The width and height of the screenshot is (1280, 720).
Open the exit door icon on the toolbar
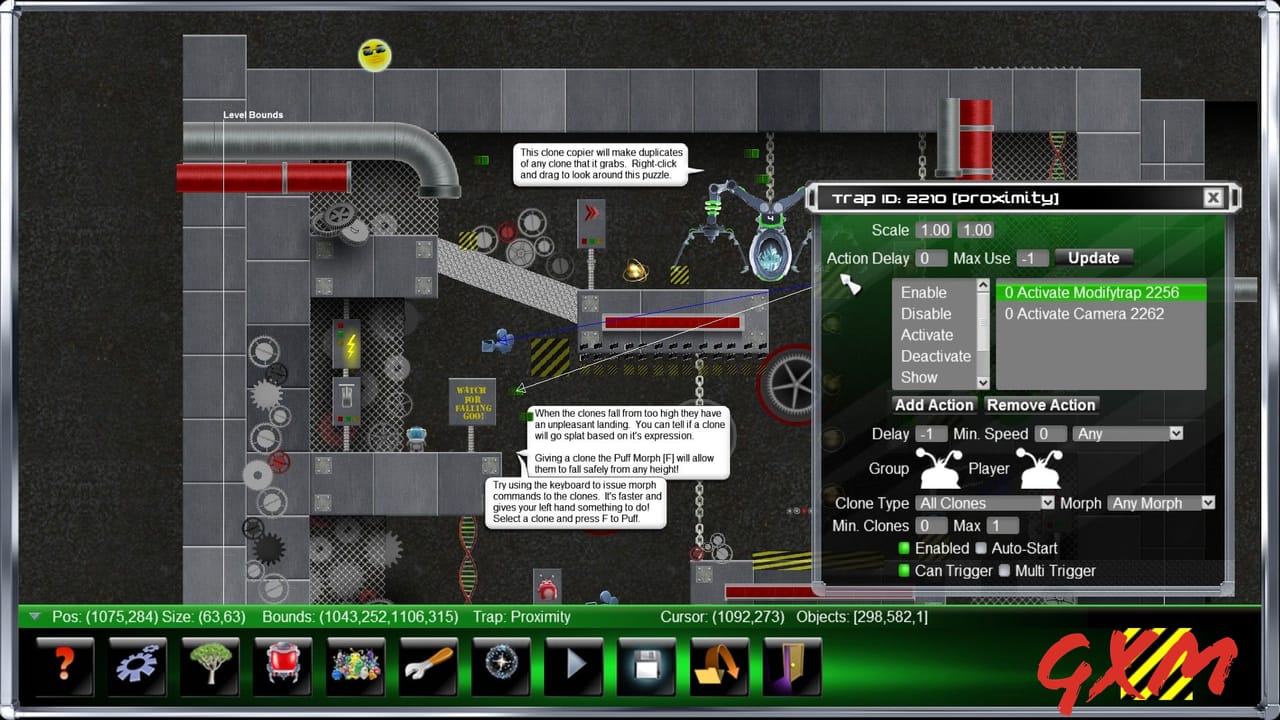[791, 665]
